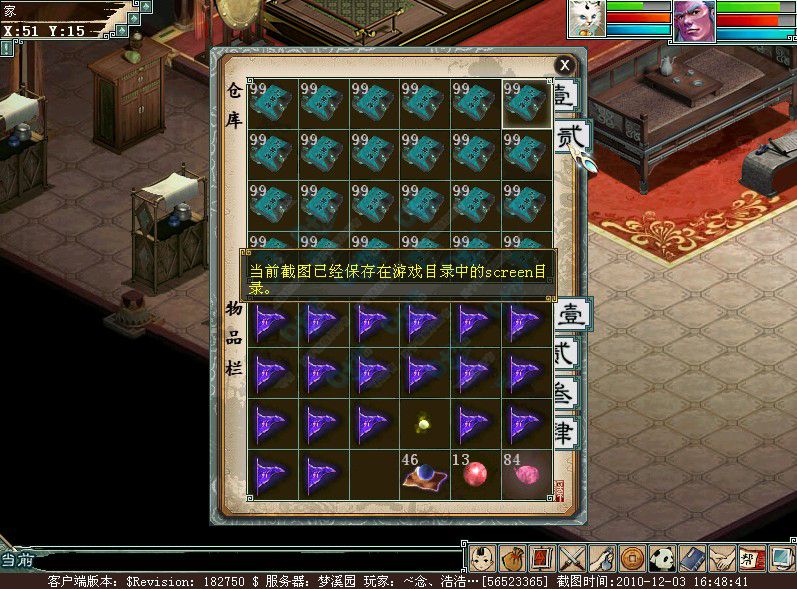Click the crossed swords icon

(572, 558)
